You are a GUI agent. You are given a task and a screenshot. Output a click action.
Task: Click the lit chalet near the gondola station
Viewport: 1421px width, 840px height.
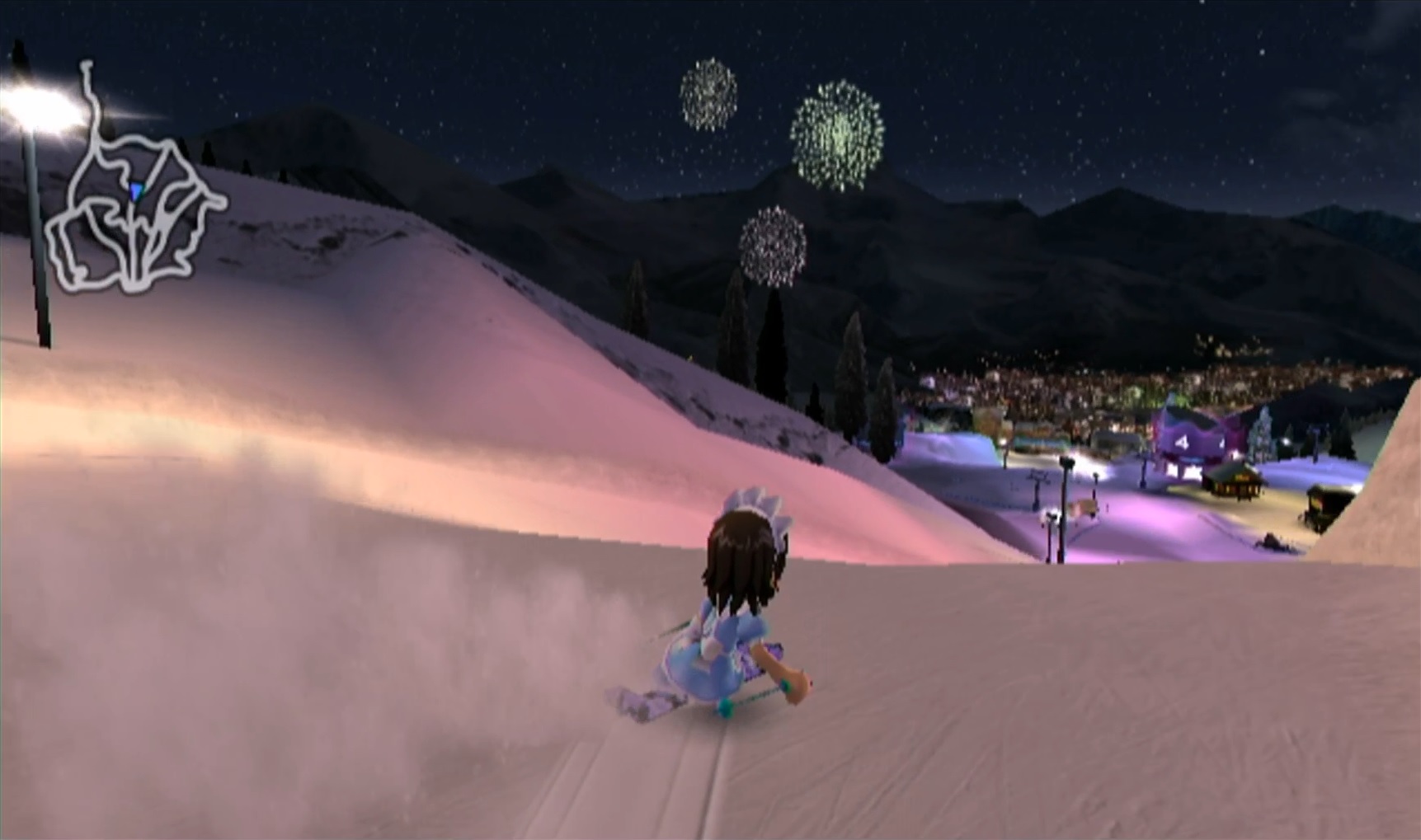click(x=1235, y=480)
